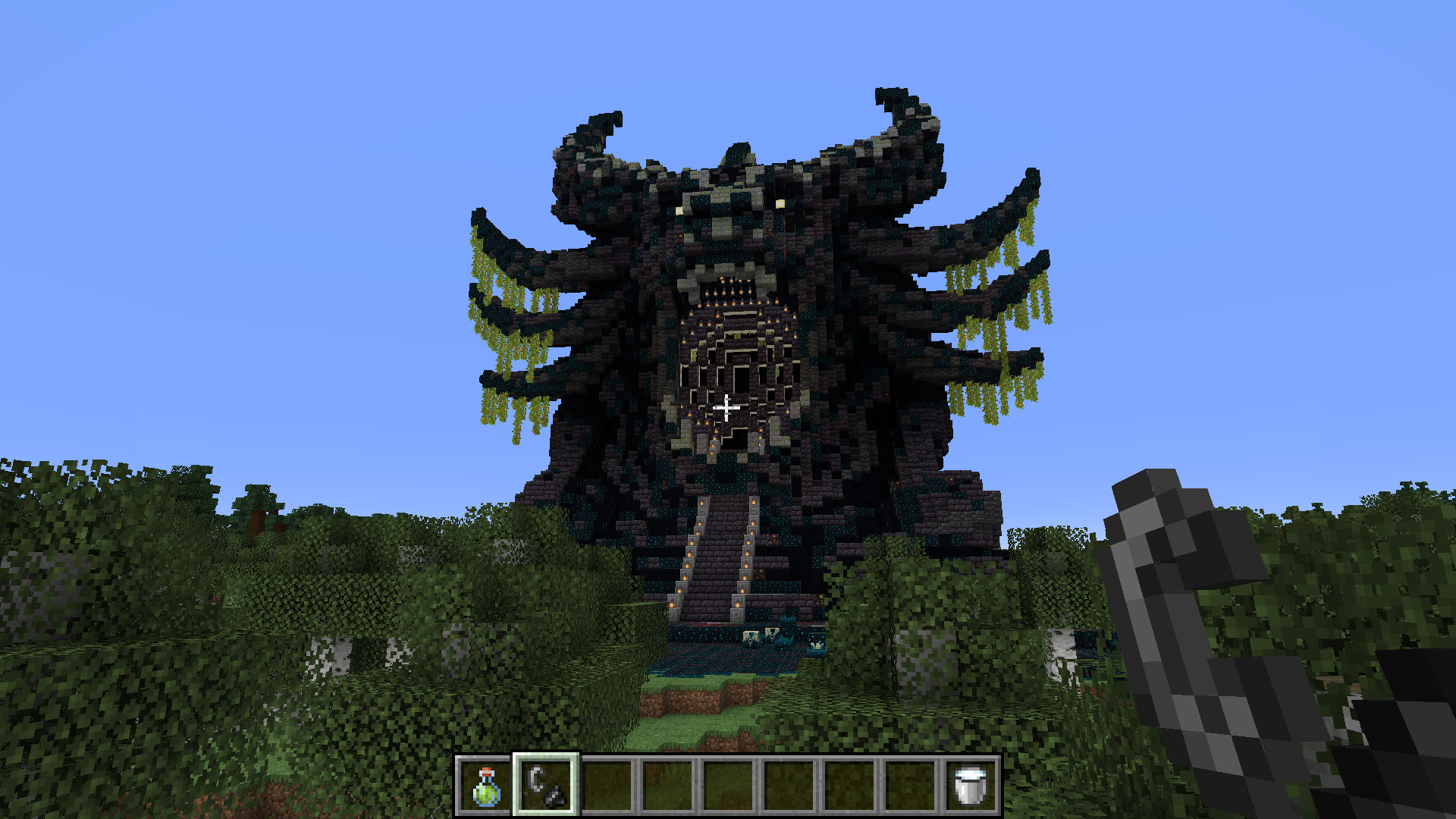Screen dimensions: 1456x819
Task: Select the milk bucket hotbar slot
Action: pyautogui.click(x=971, y=786)
